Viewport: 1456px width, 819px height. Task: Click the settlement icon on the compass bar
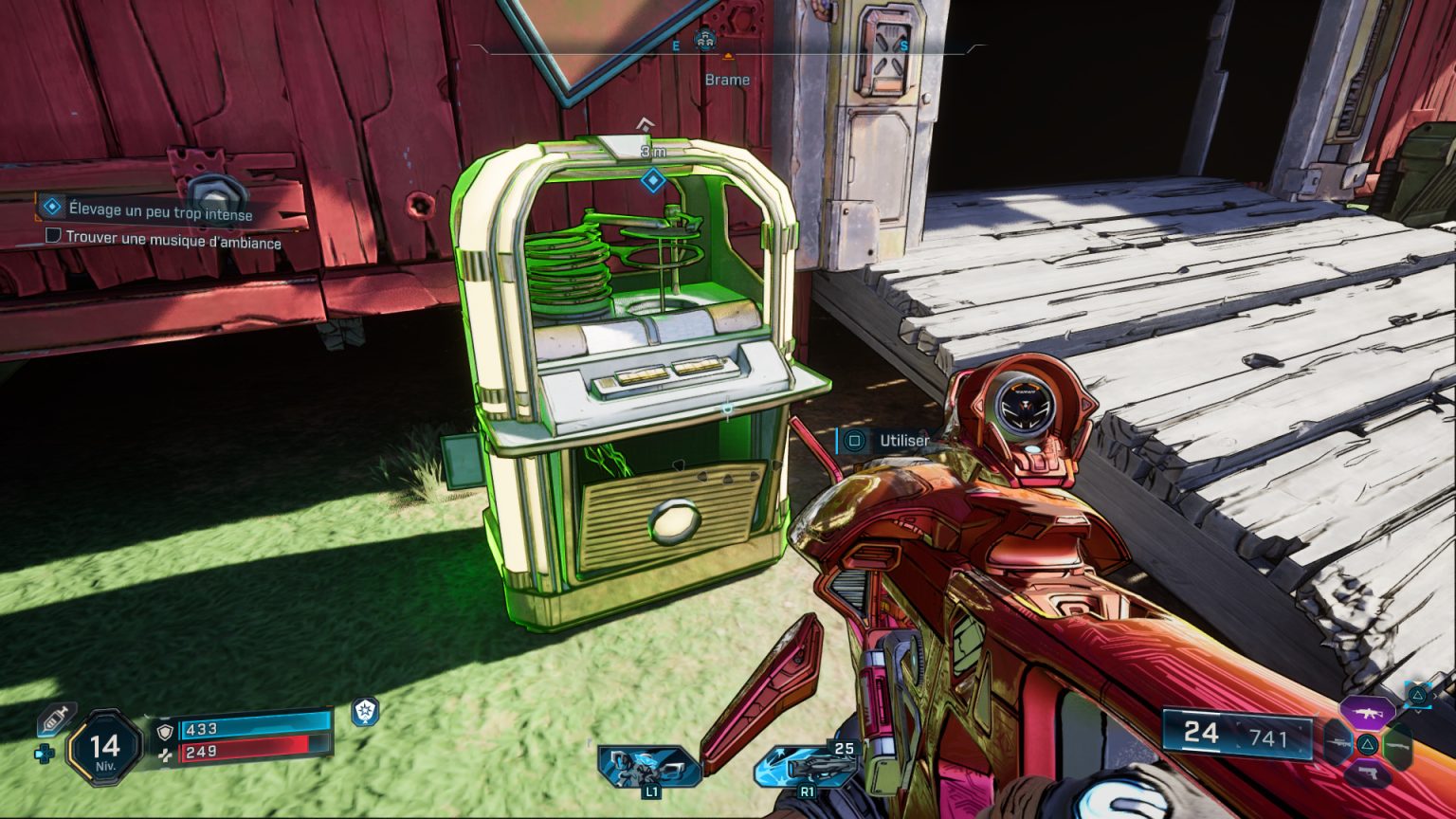point(706,38)
